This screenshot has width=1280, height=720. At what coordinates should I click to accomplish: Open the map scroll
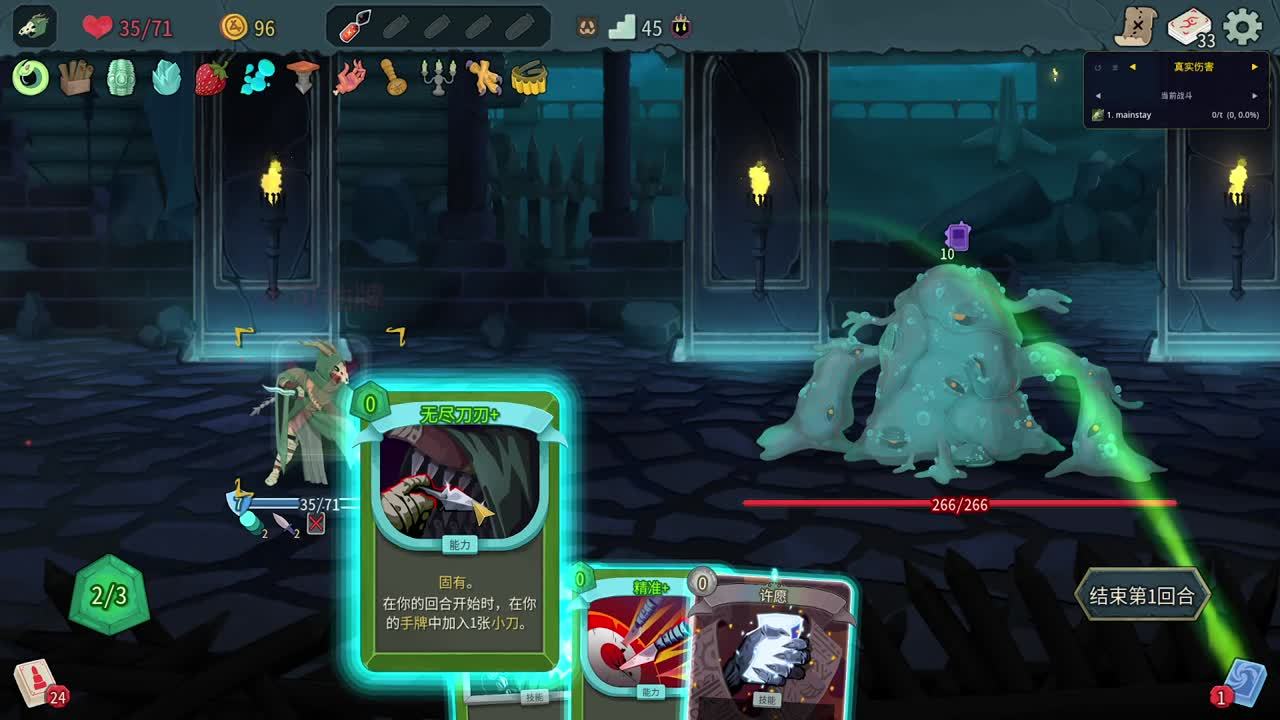[1137, 27]
